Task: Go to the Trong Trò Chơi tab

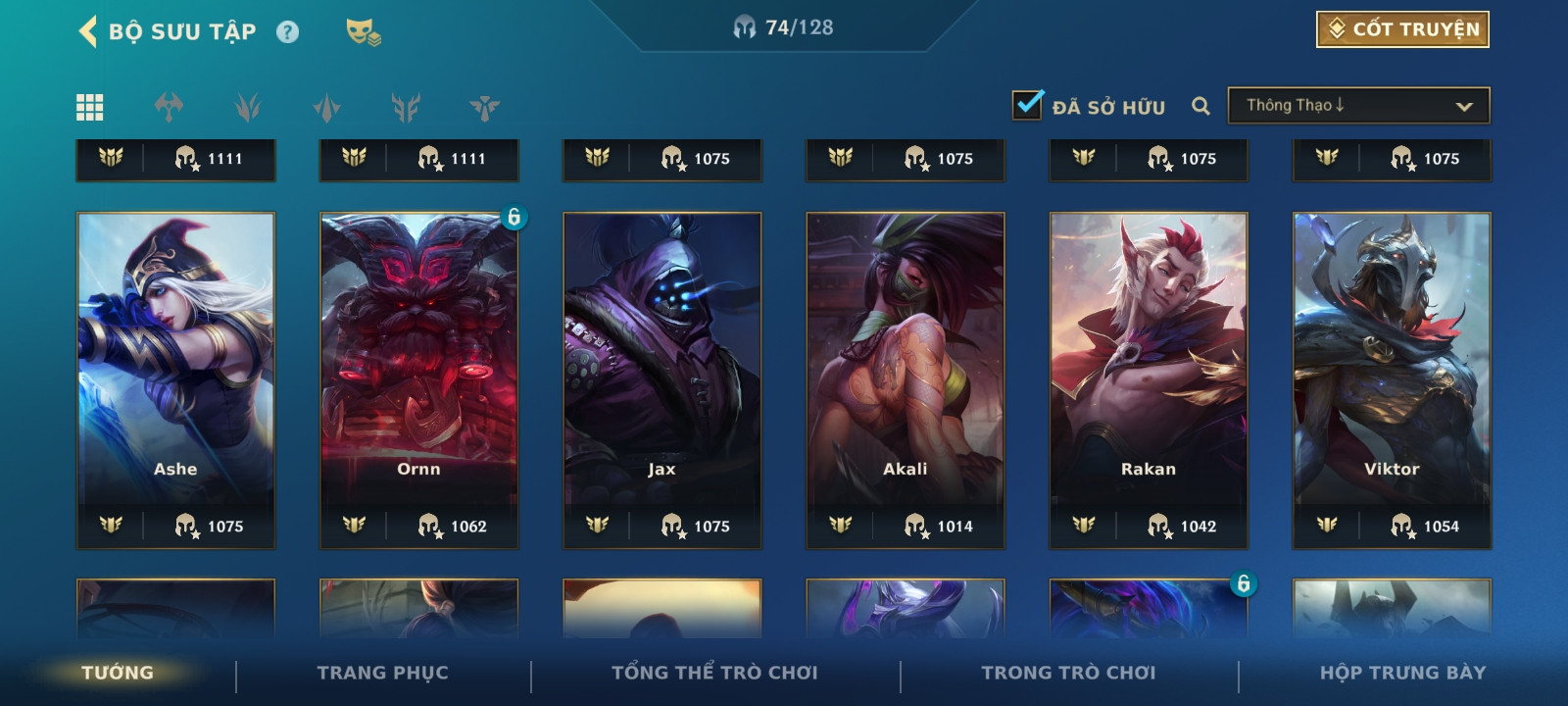Action: click(1068, 673)
